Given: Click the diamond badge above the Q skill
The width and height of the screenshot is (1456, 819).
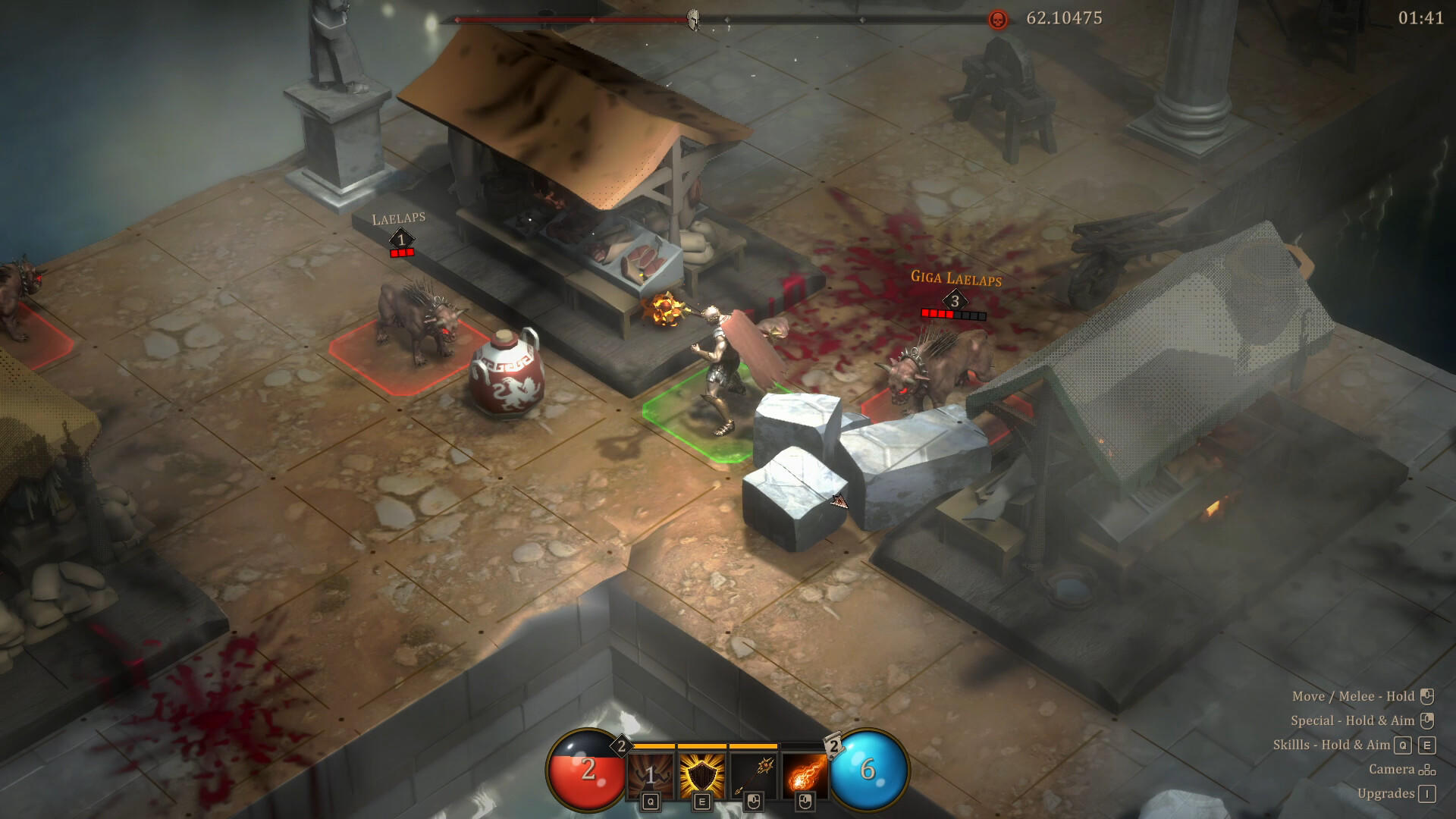Looking at the screenshot, I should click(x=622, y=746).
